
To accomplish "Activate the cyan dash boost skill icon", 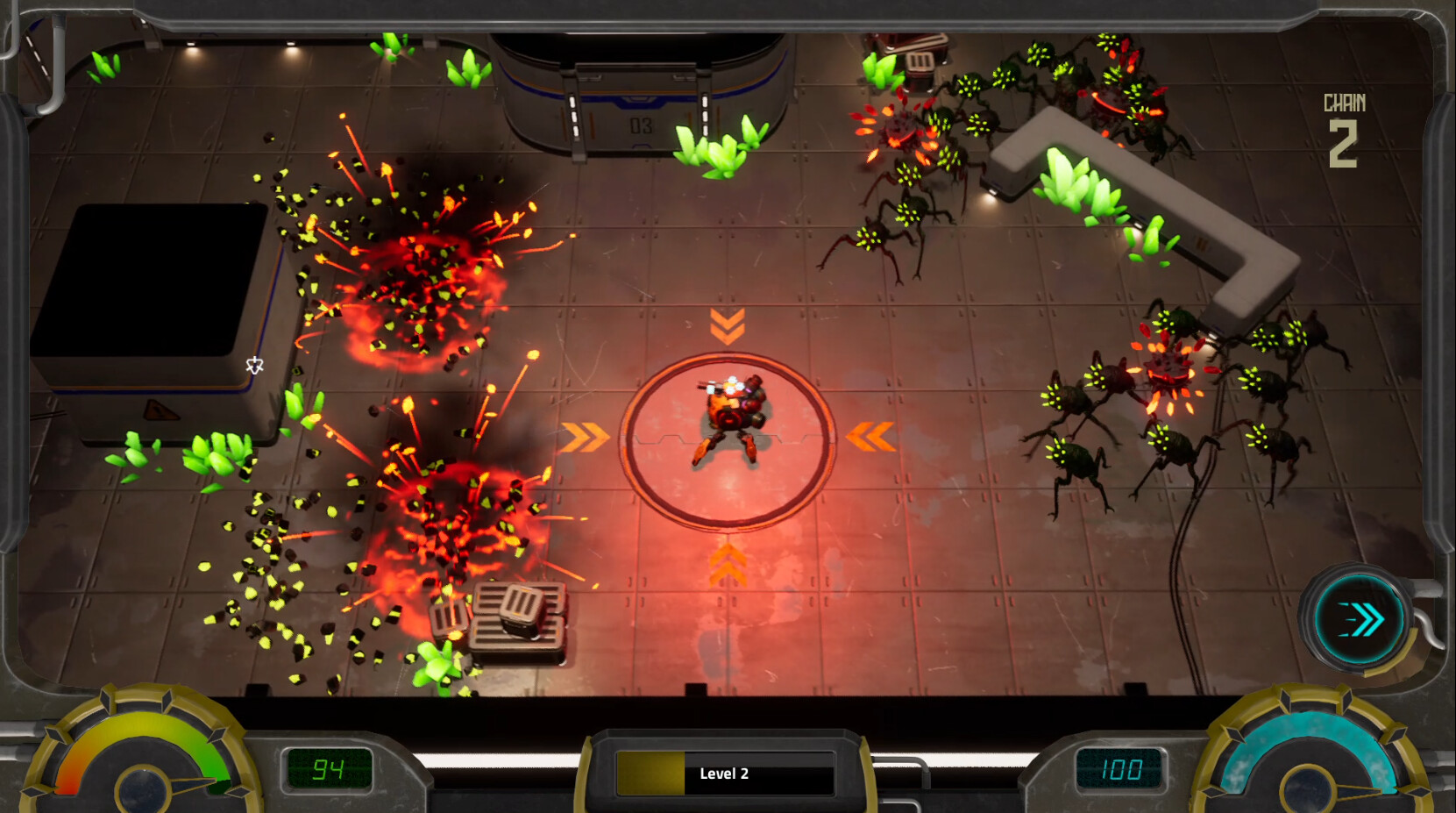I will point(1354,618).
